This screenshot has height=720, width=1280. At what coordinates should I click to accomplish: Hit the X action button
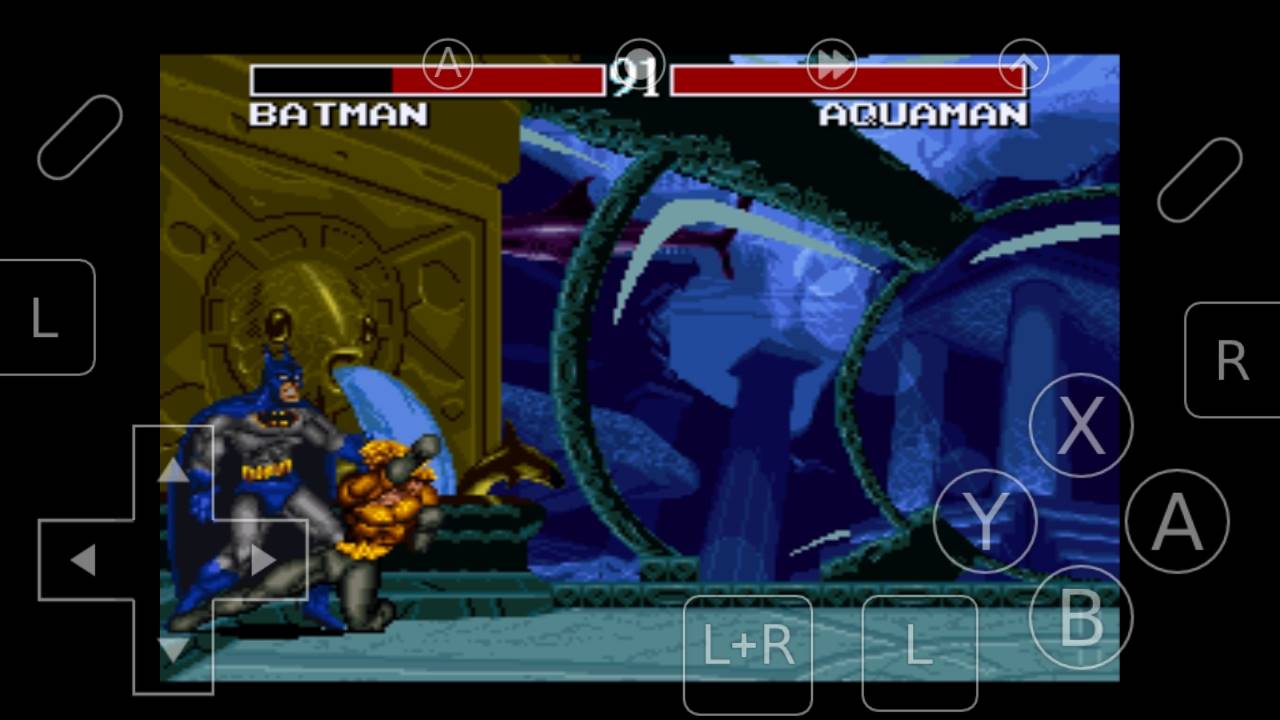1080,425
